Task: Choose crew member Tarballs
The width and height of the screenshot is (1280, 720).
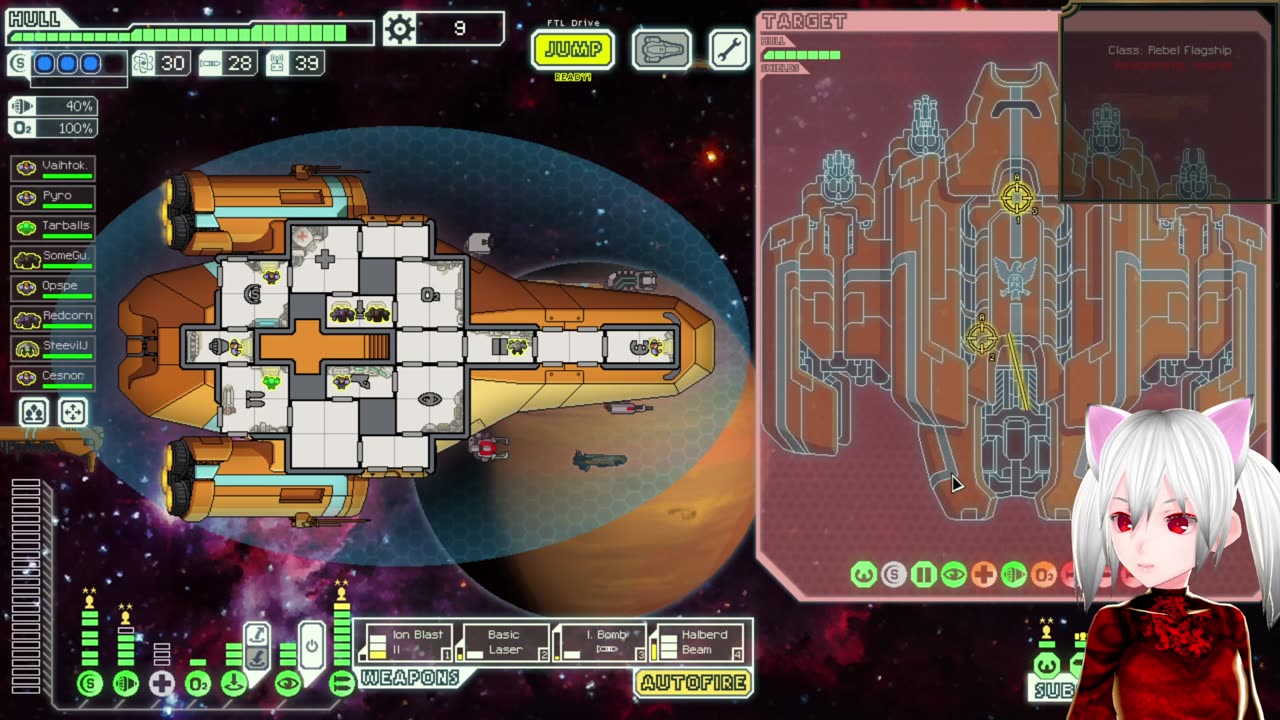Action: [x=54, y=226]
